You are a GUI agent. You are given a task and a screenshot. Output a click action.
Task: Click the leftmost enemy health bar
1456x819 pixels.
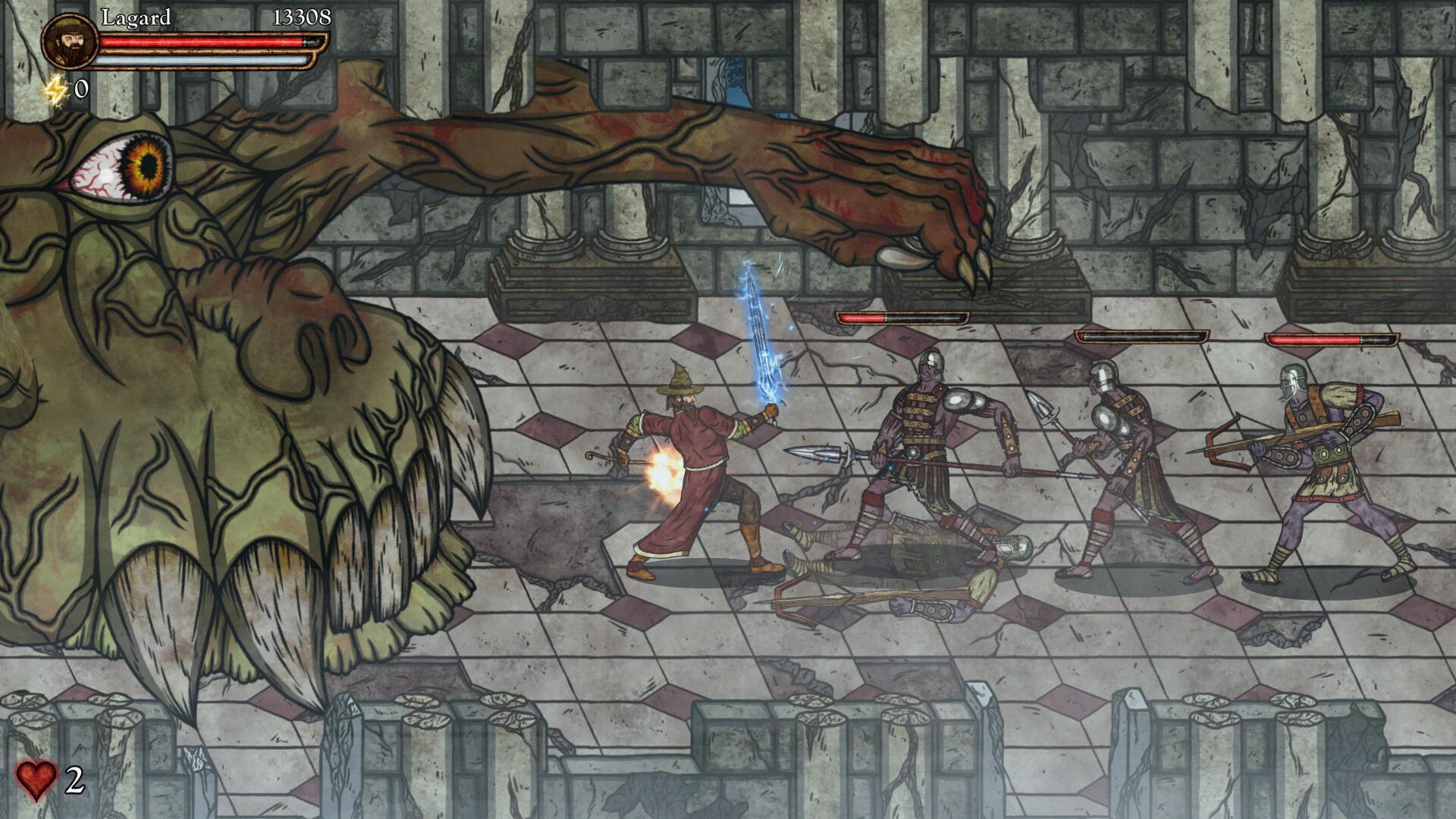click(x=902, y=318)
